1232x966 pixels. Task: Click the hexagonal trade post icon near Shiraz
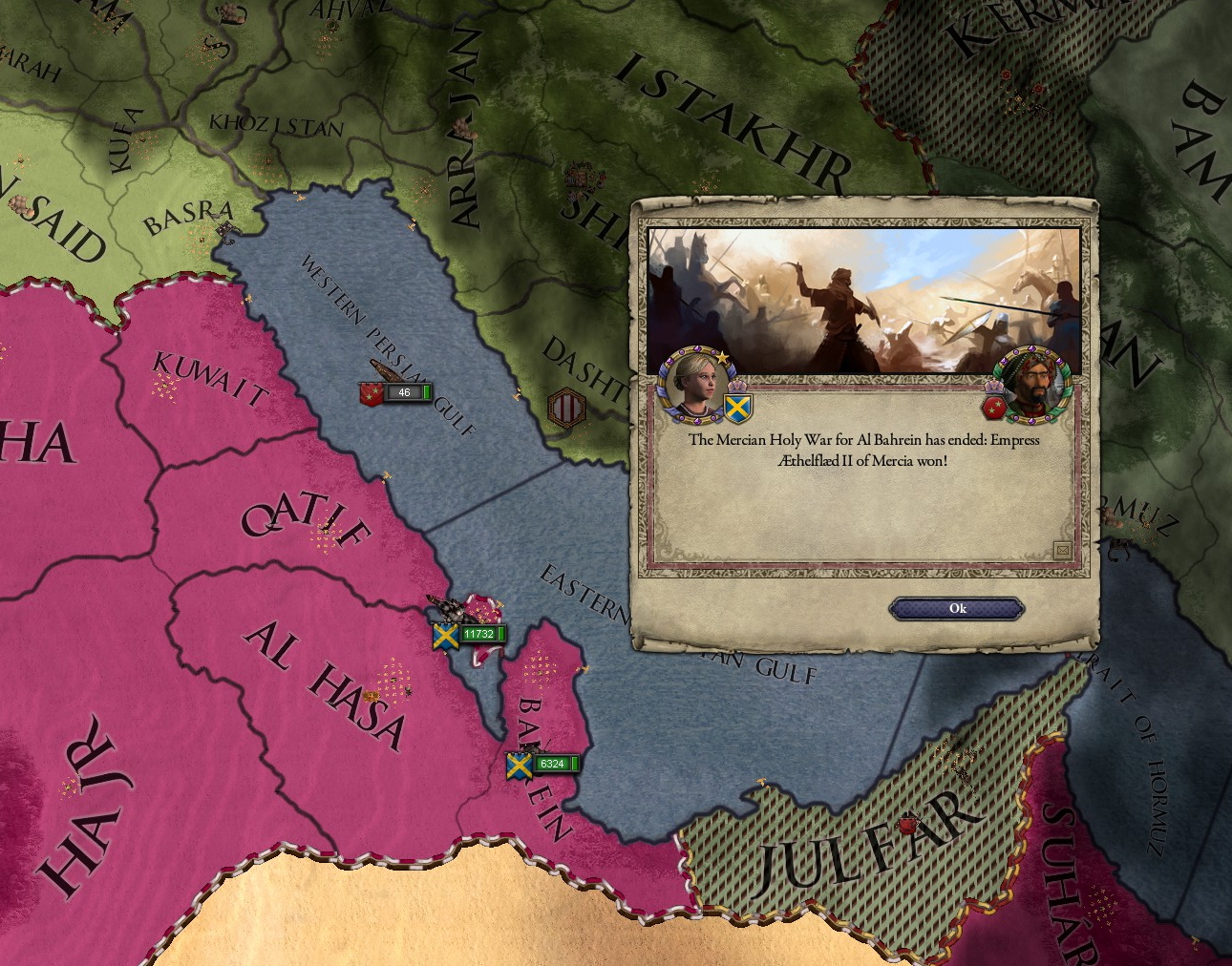pos(565,406)
